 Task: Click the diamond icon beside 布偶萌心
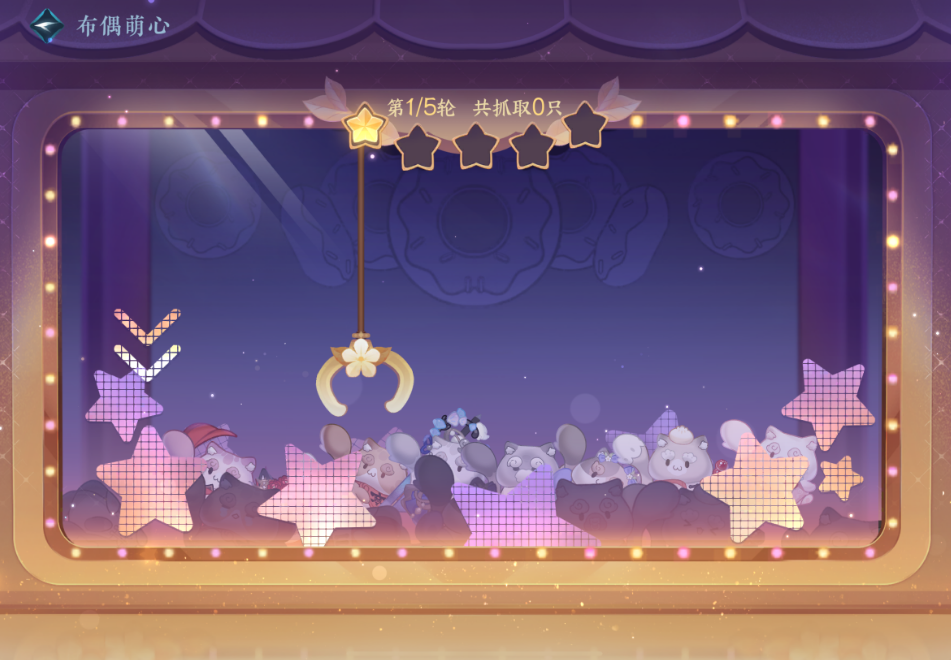pyautogui.click(x=46, y=25)
